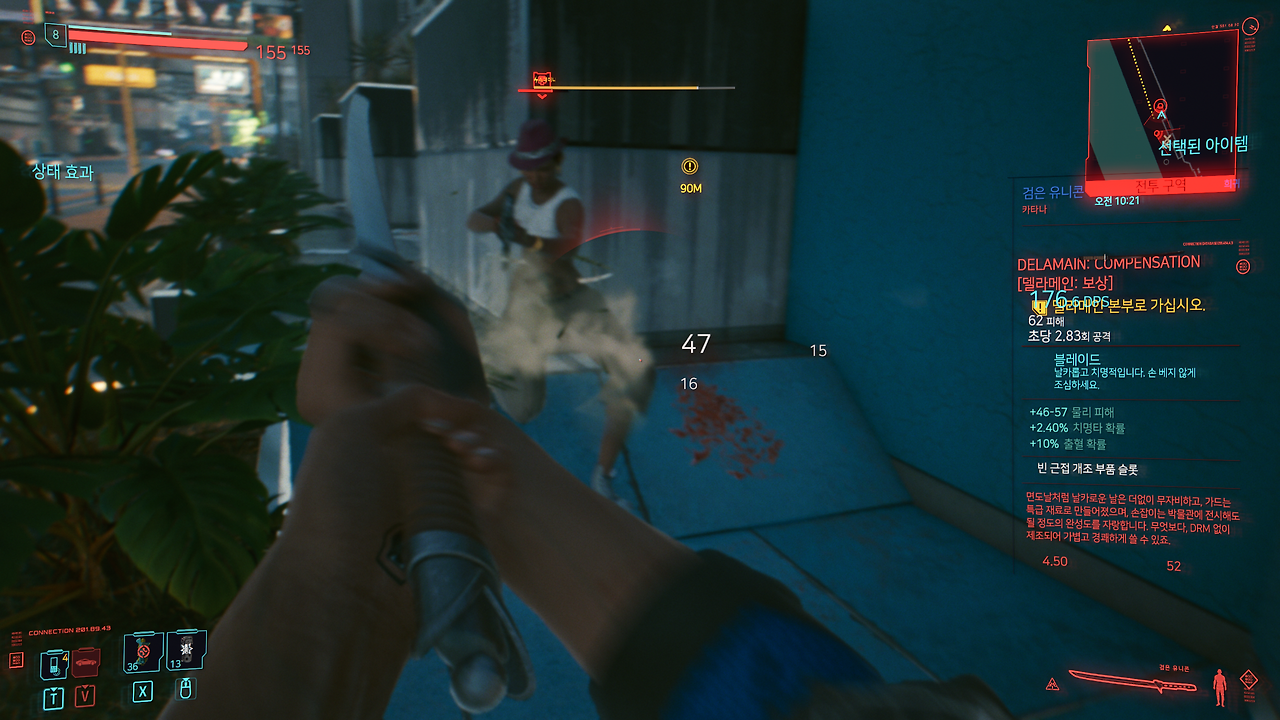Click the level 8 badge next to the health bar

(55, 34)
